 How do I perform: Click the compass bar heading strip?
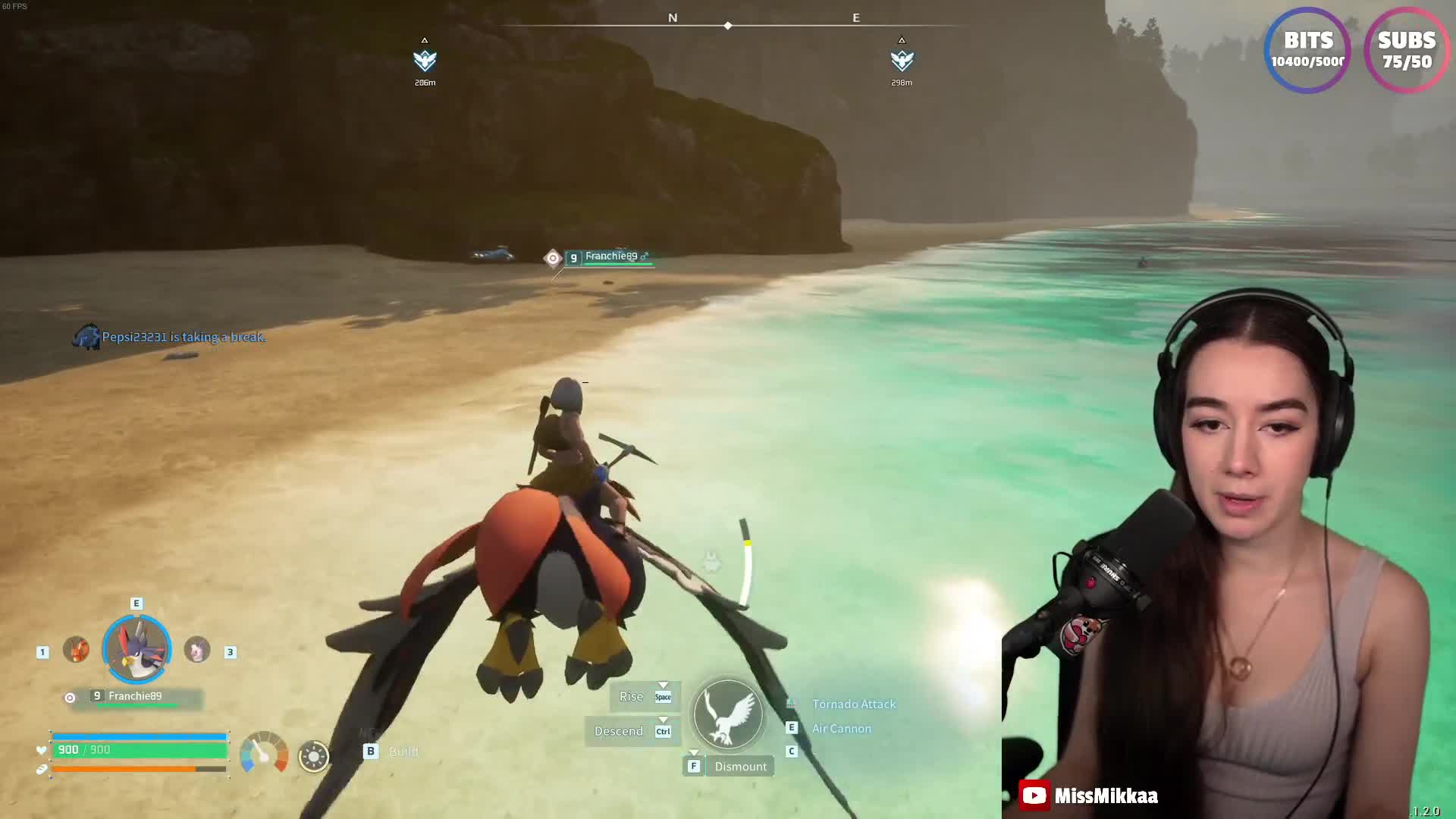pos(728,25)
